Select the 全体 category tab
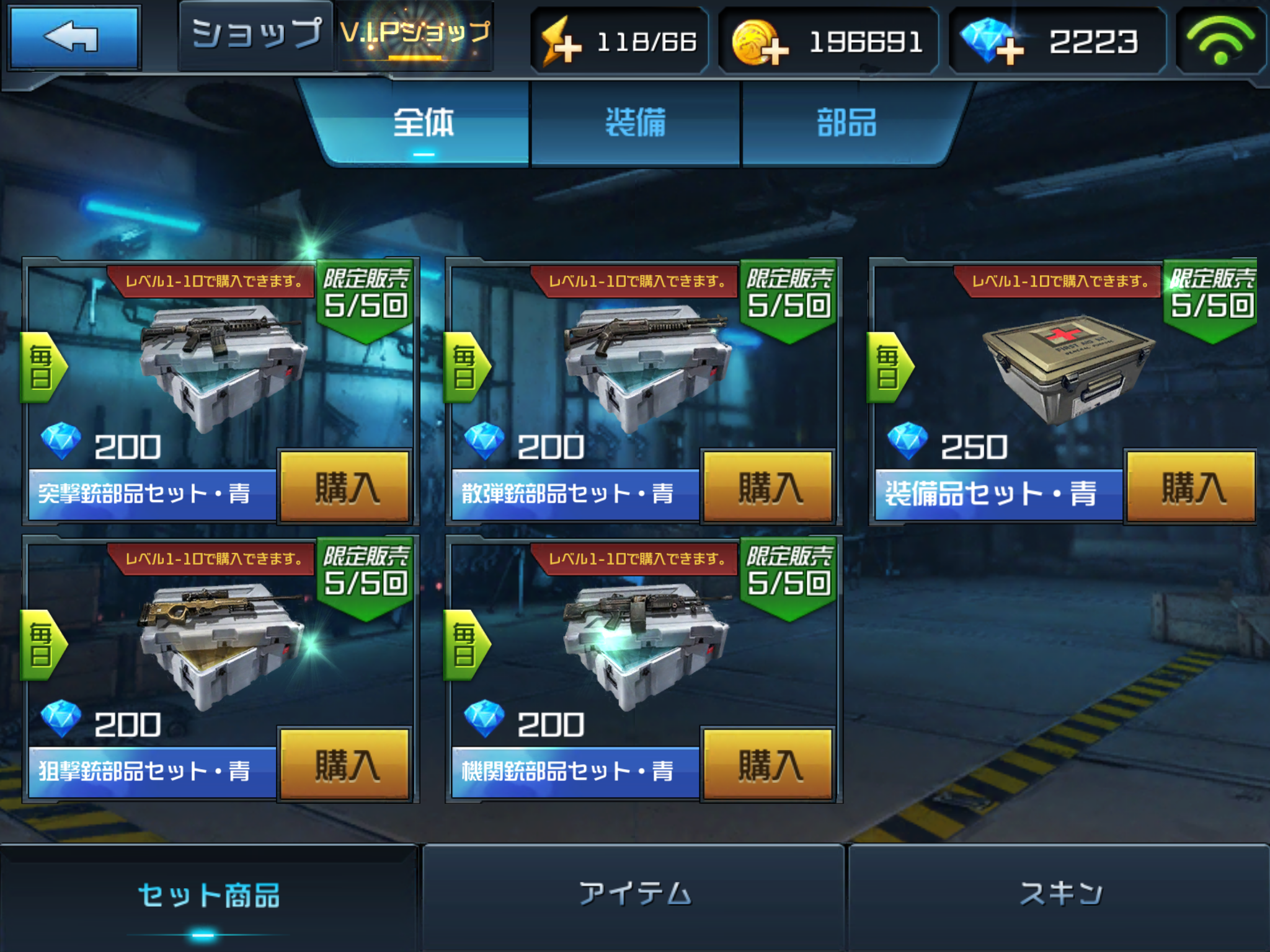 (424, 123)
